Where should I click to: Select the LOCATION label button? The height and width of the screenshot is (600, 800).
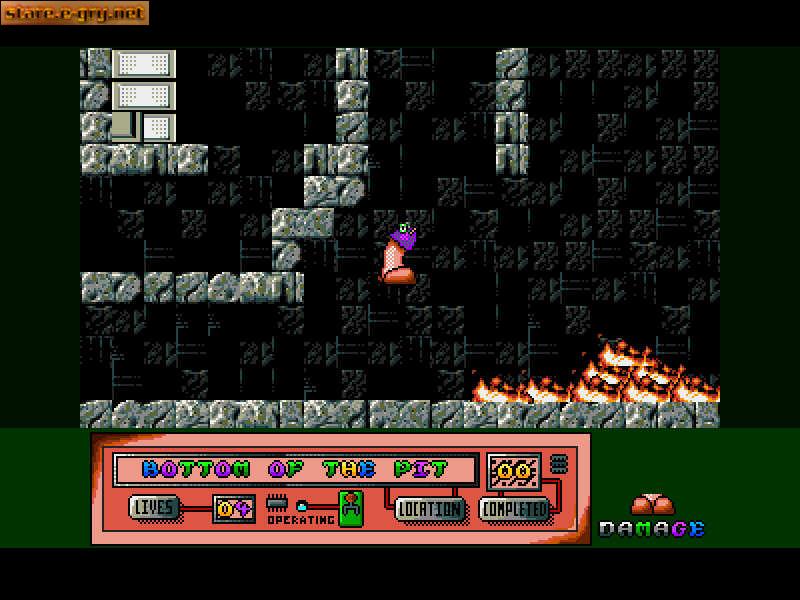(431, 509)
